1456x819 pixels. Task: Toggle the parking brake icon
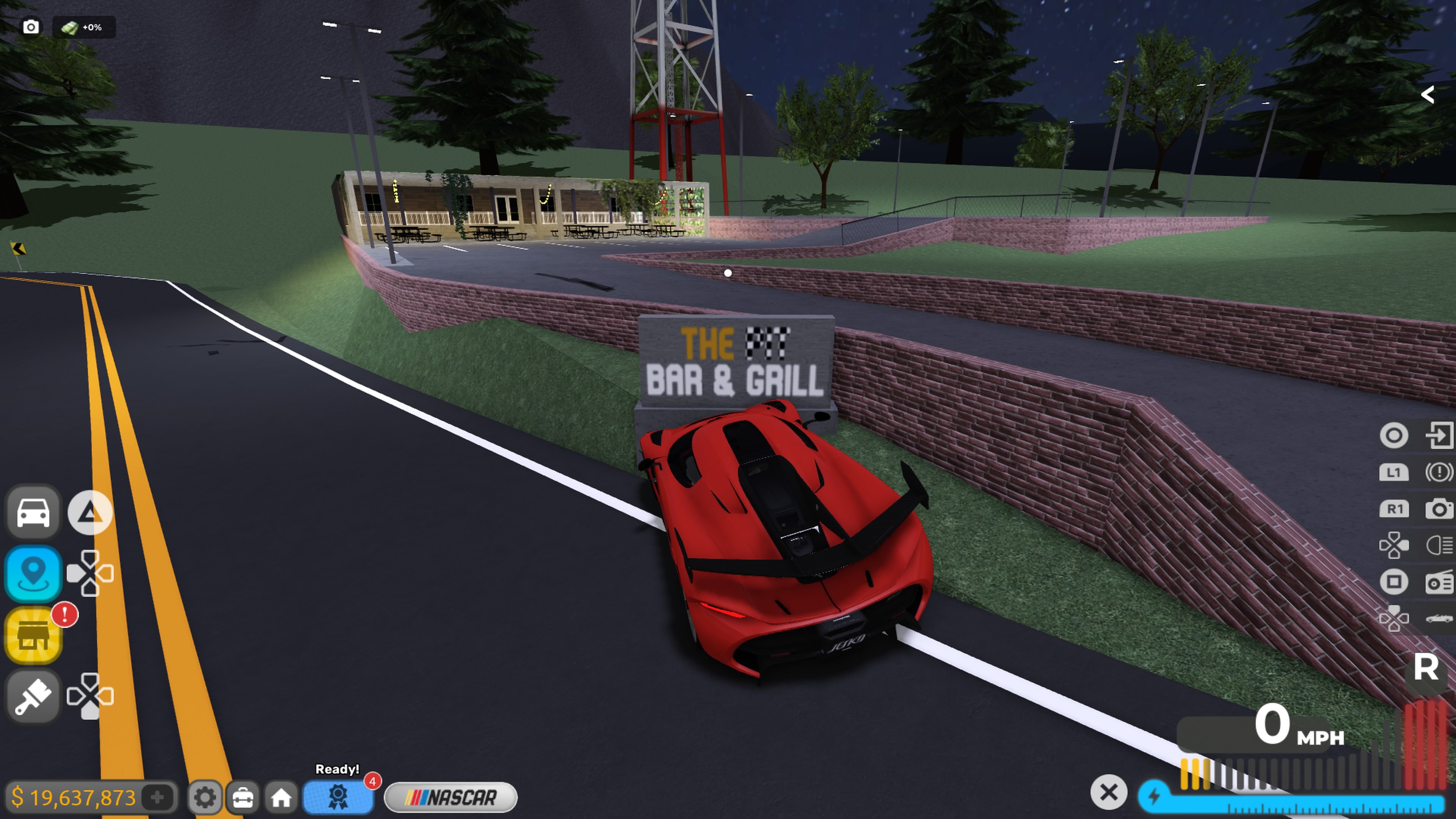(x=1438, y=472)
